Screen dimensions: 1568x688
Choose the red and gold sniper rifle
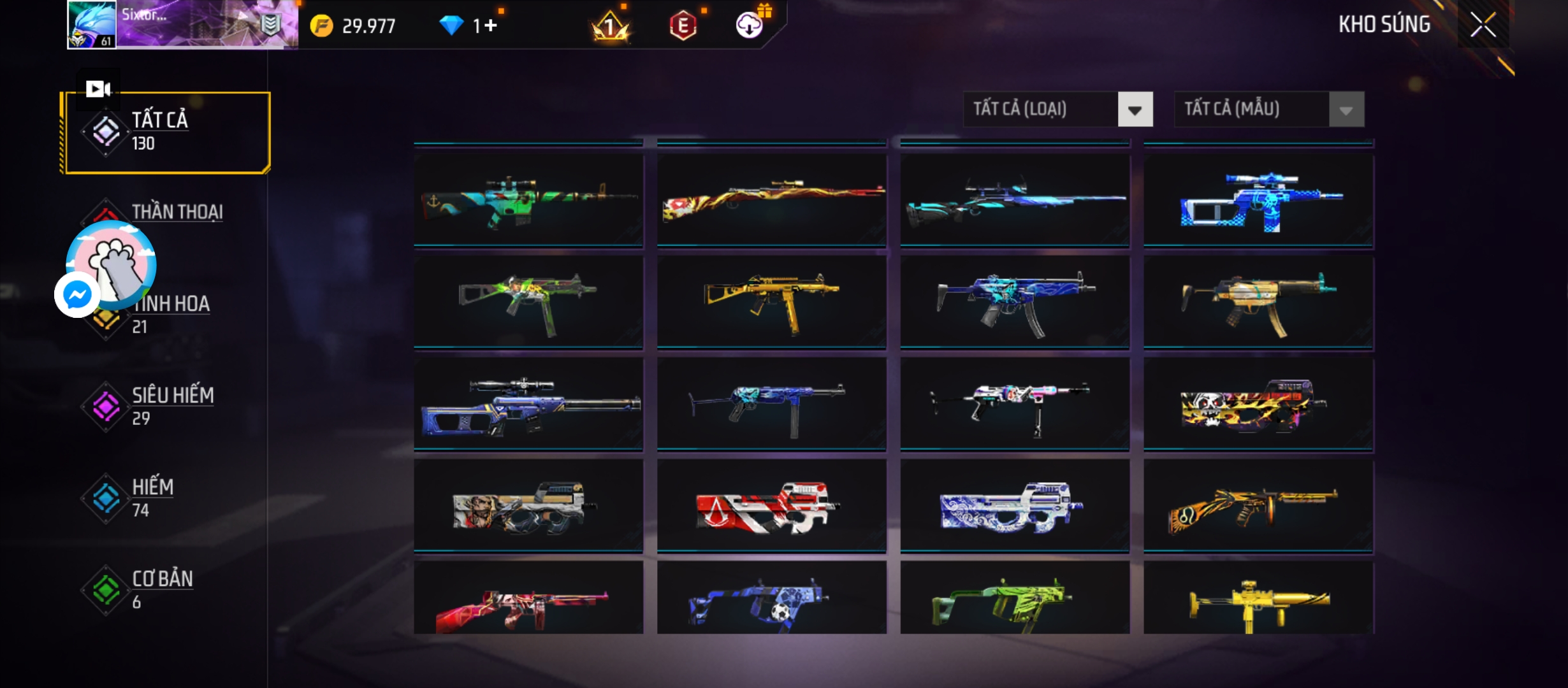click(771, 200)
